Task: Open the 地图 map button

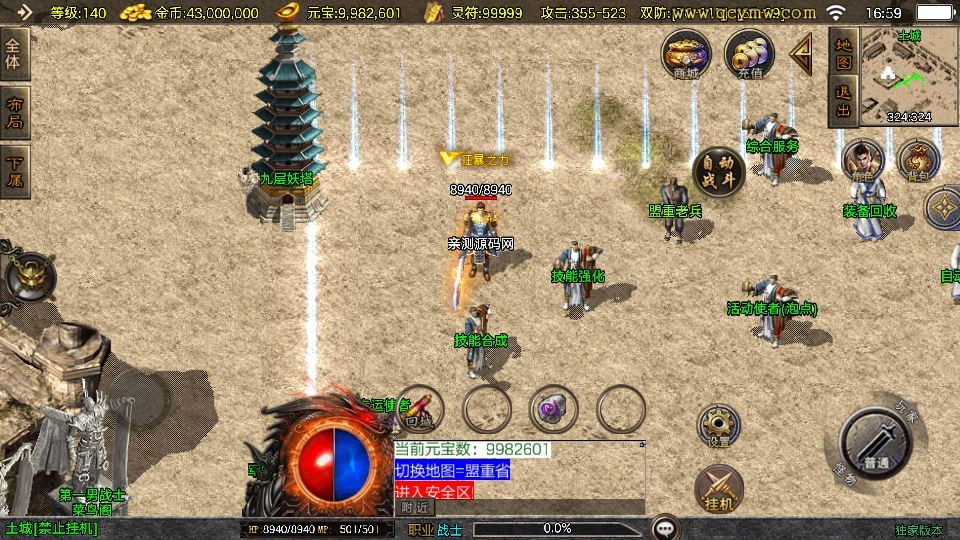Action: pyautogui.click(x=843, y=52)
